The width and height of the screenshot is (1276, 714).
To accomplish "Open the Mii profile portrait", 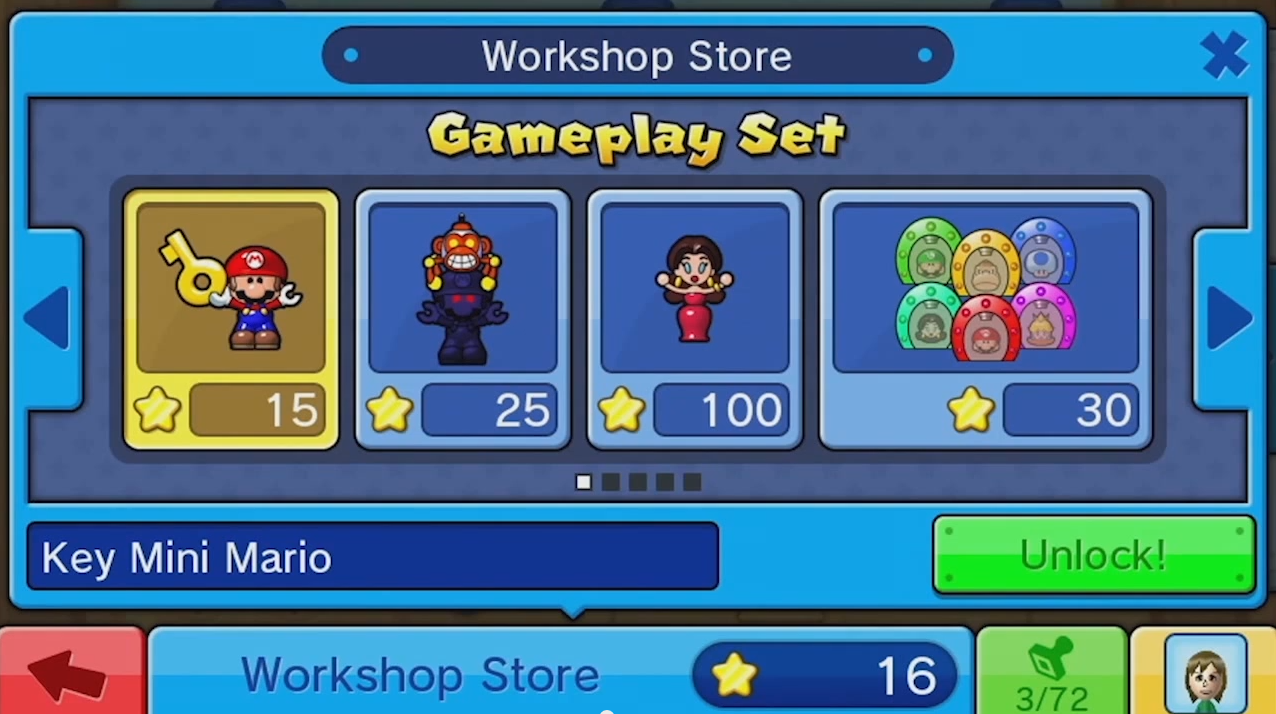I will [1205, 674].
